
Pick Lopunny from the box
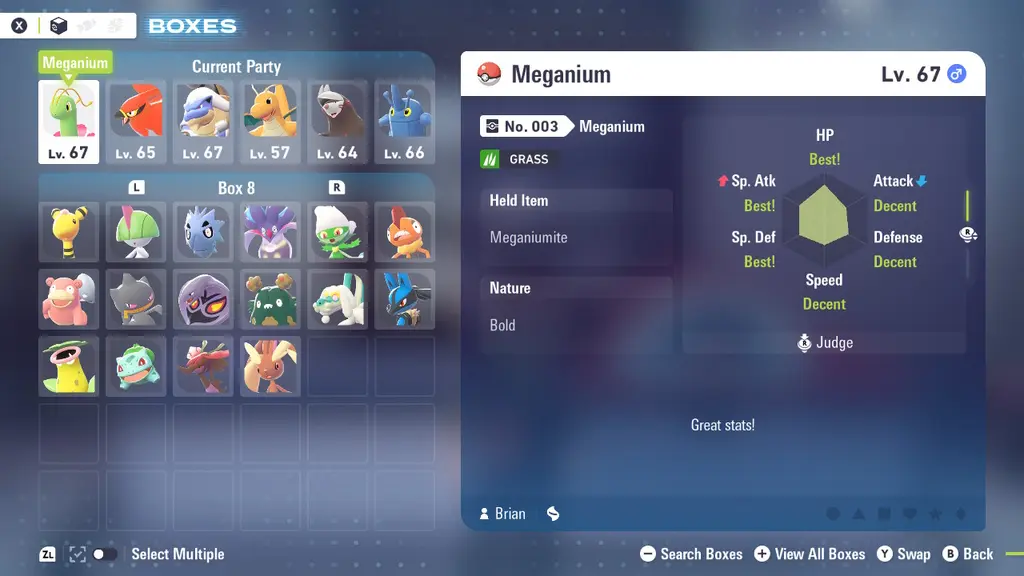[270, 365]
